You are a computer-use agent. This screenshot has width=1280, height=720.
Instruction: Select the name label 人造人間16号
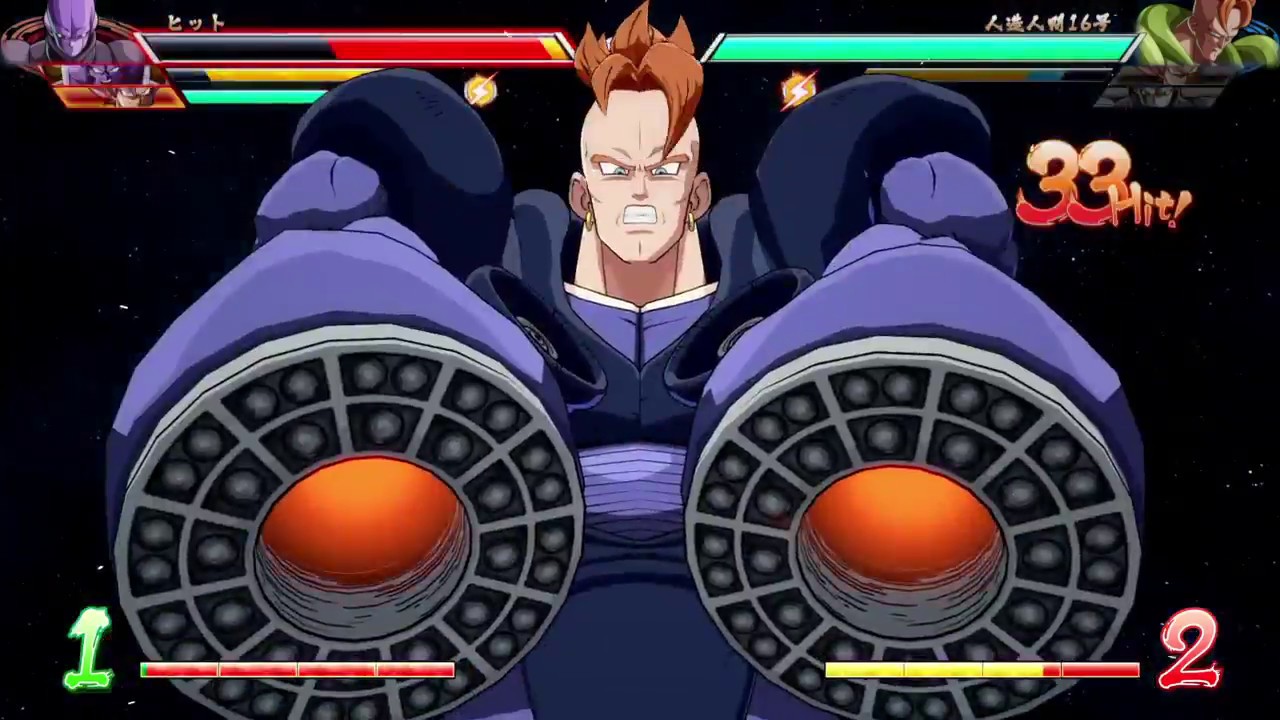click(1048, 24)
